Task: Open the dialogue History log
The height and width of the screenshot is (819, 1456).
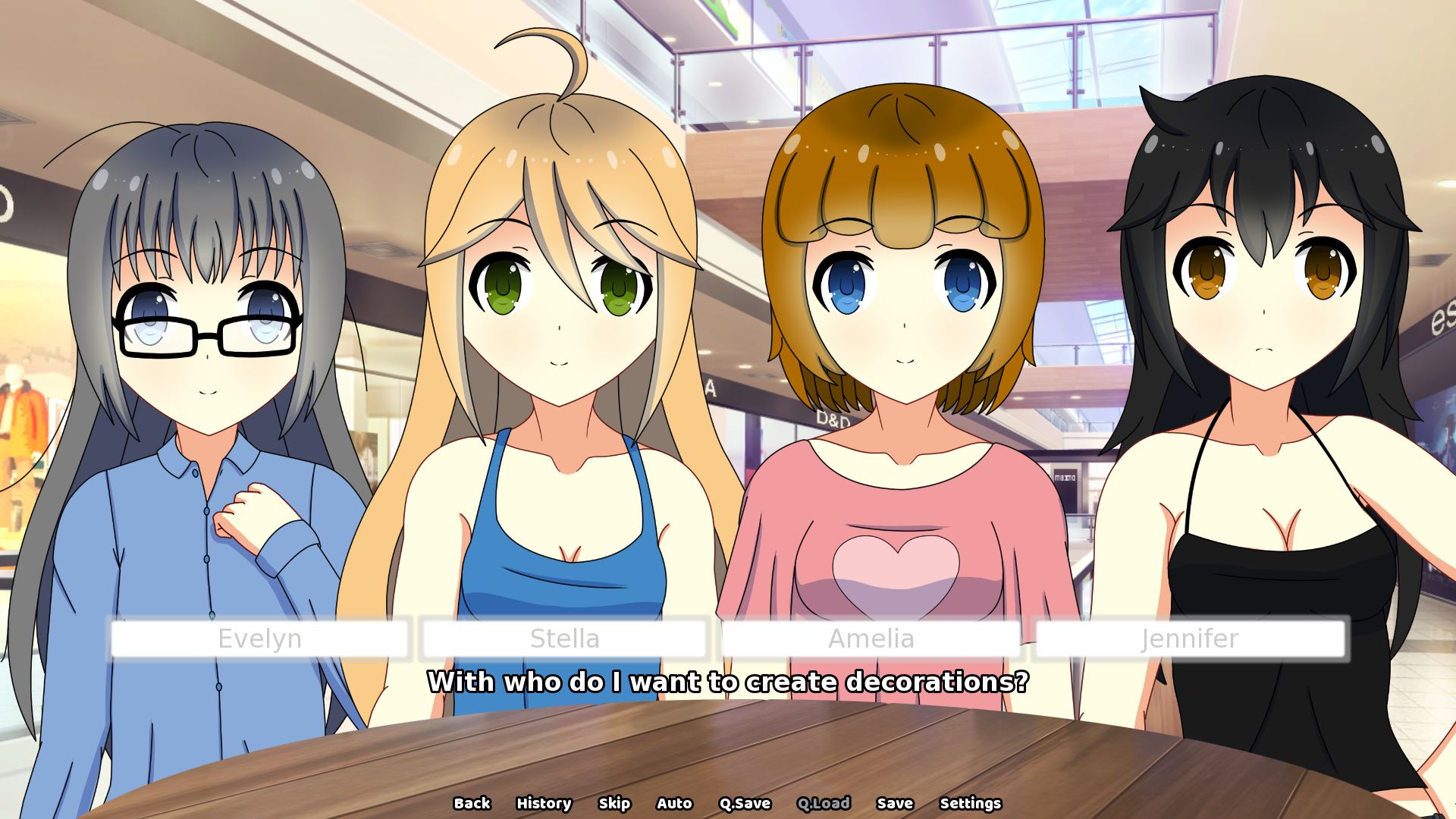Action: coord(543,803)
